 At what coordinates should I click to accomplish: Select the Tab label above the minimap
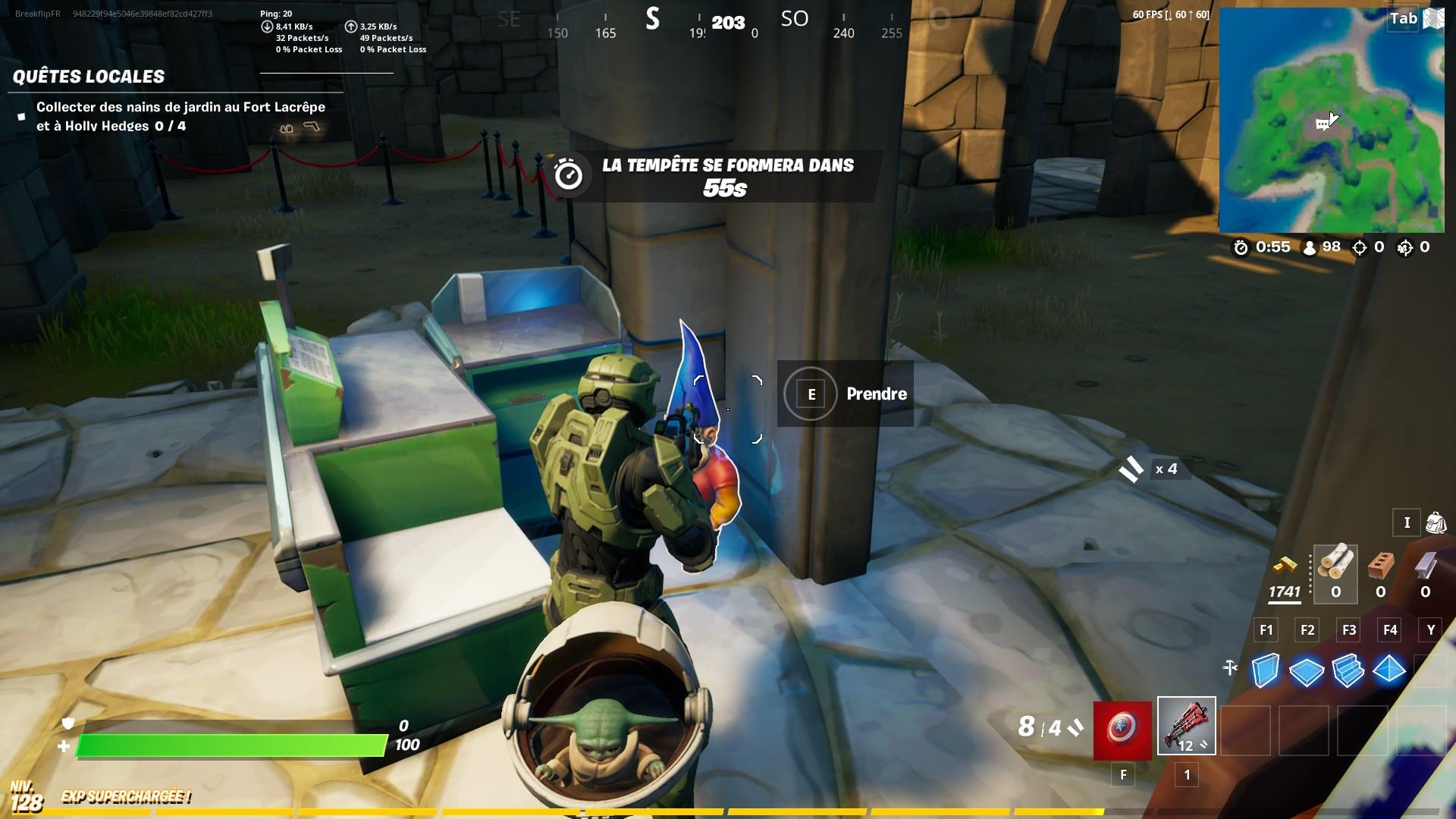tap(1404, 19)
